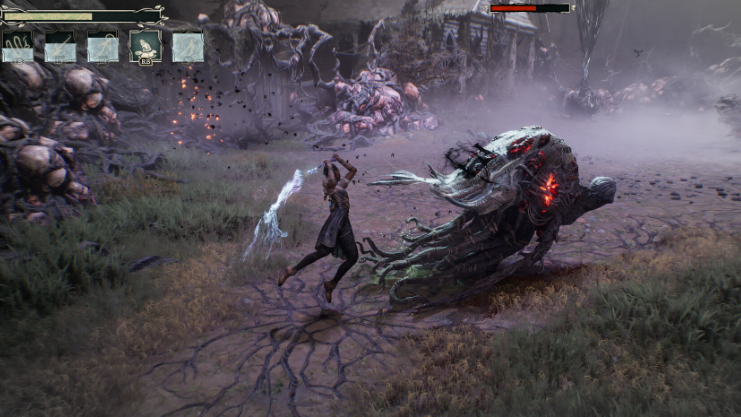
Task: Activate the last ability slot in the row
Action: (x=188, y=47)
